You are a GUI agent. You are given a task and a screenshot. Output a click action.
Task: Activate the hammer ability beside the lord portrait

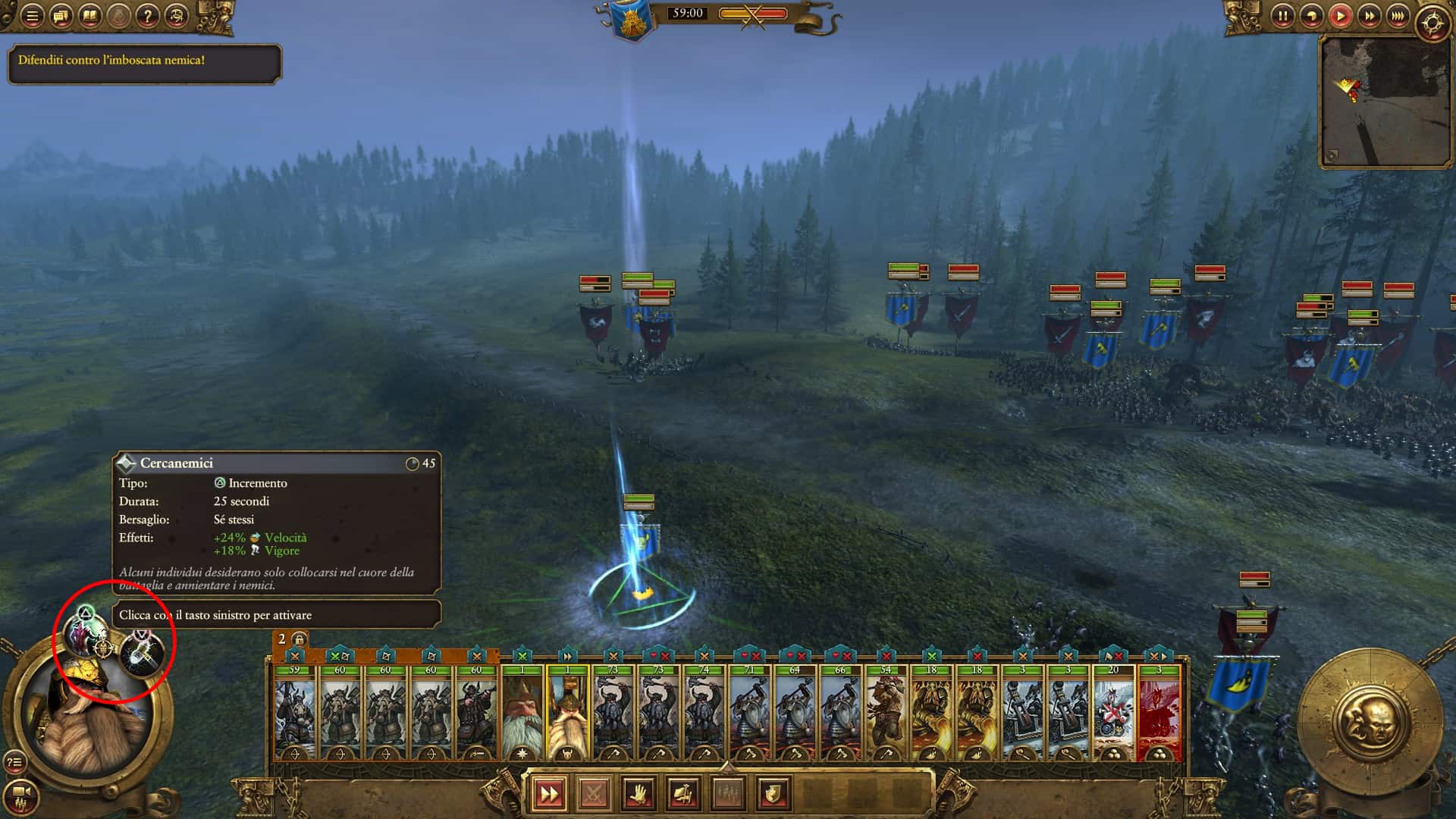click(x=142, y=654)
